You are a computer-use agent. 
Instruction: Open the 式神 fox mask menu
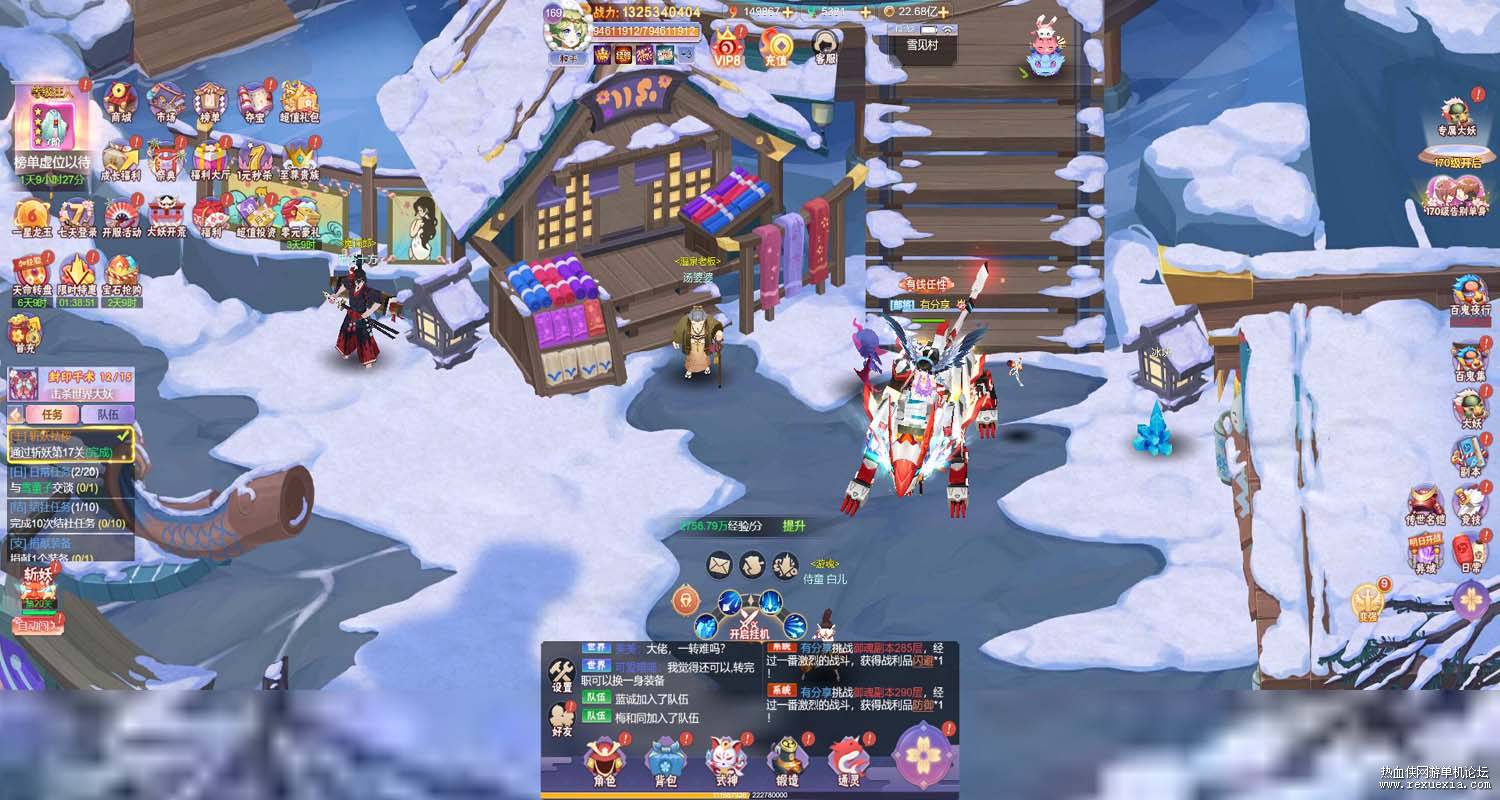726,762
